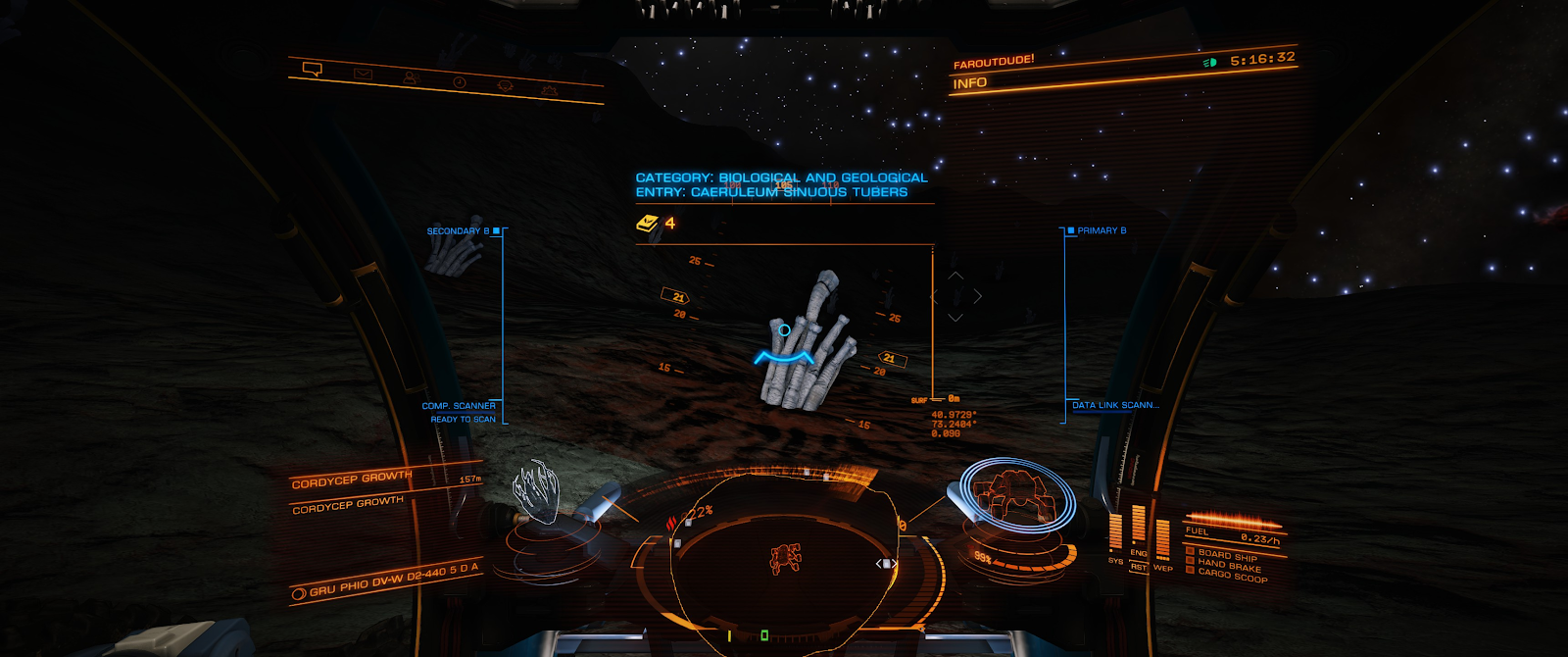Open the chat speech bubble tab
The height and width of the screenshot is (657, 1568).
coord(313,69)
